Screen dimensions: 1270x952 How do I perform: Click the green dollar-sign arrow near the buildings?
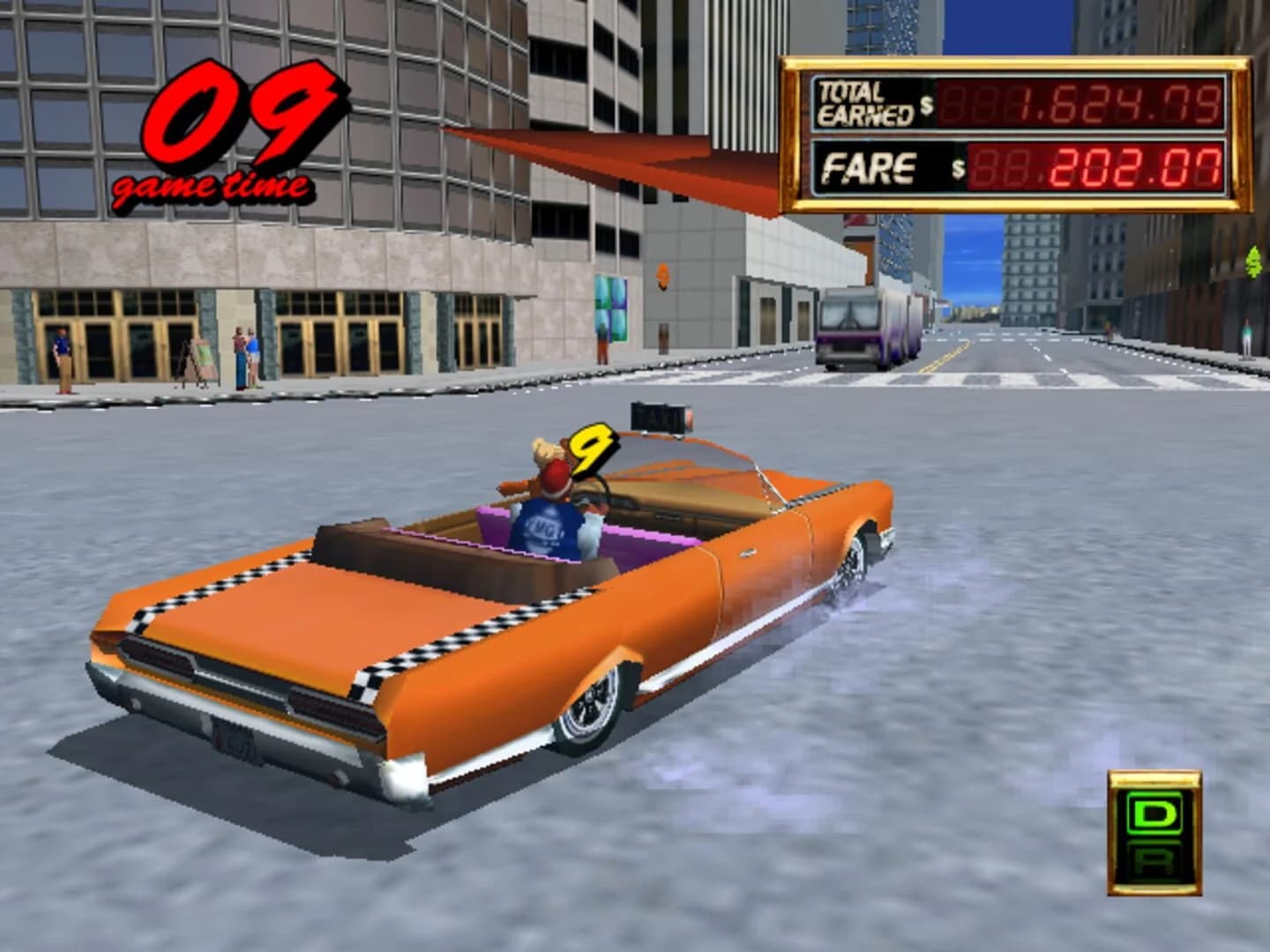(1254, 263)
